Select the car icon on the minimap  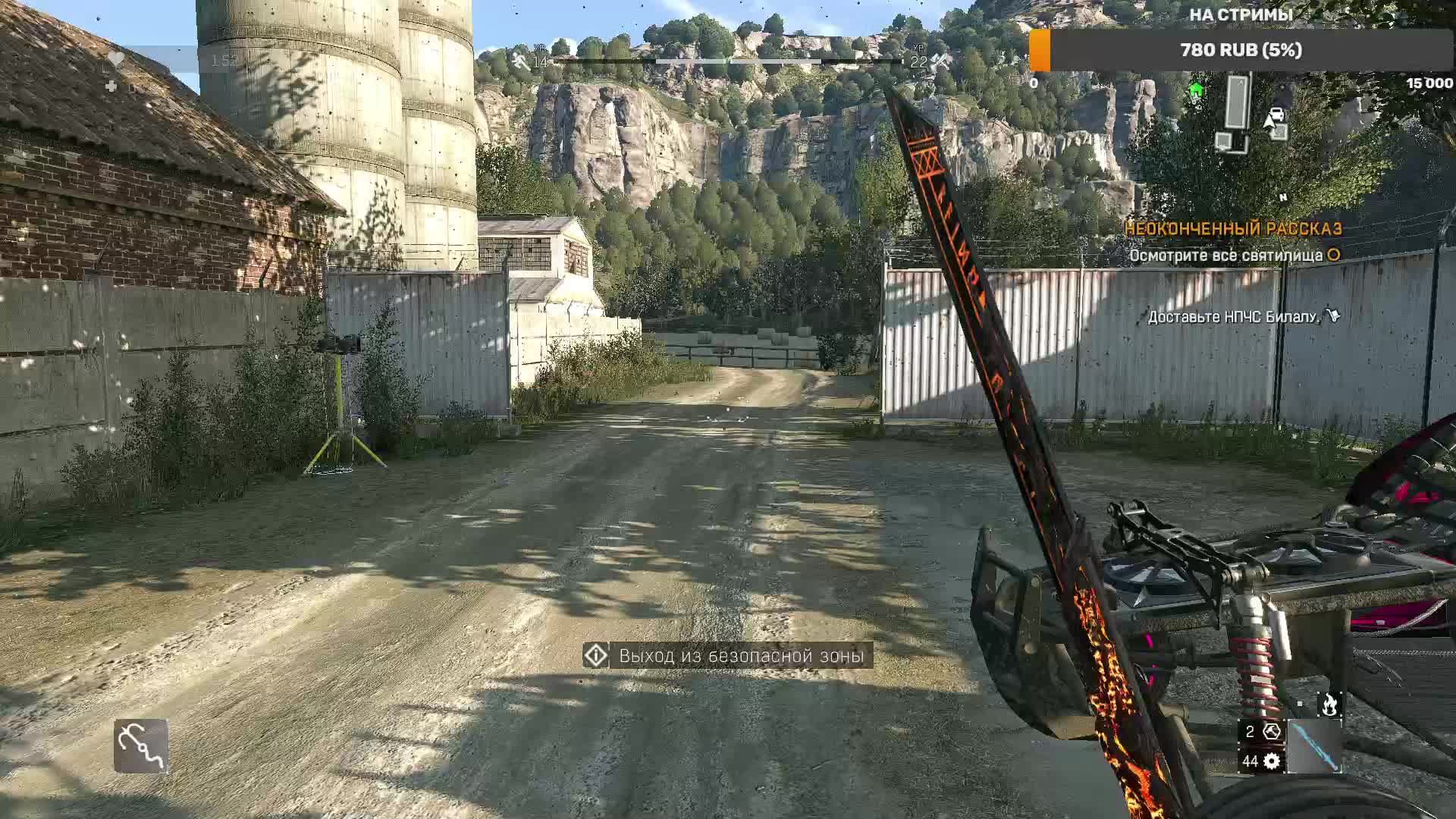[x=1277, y=114]
